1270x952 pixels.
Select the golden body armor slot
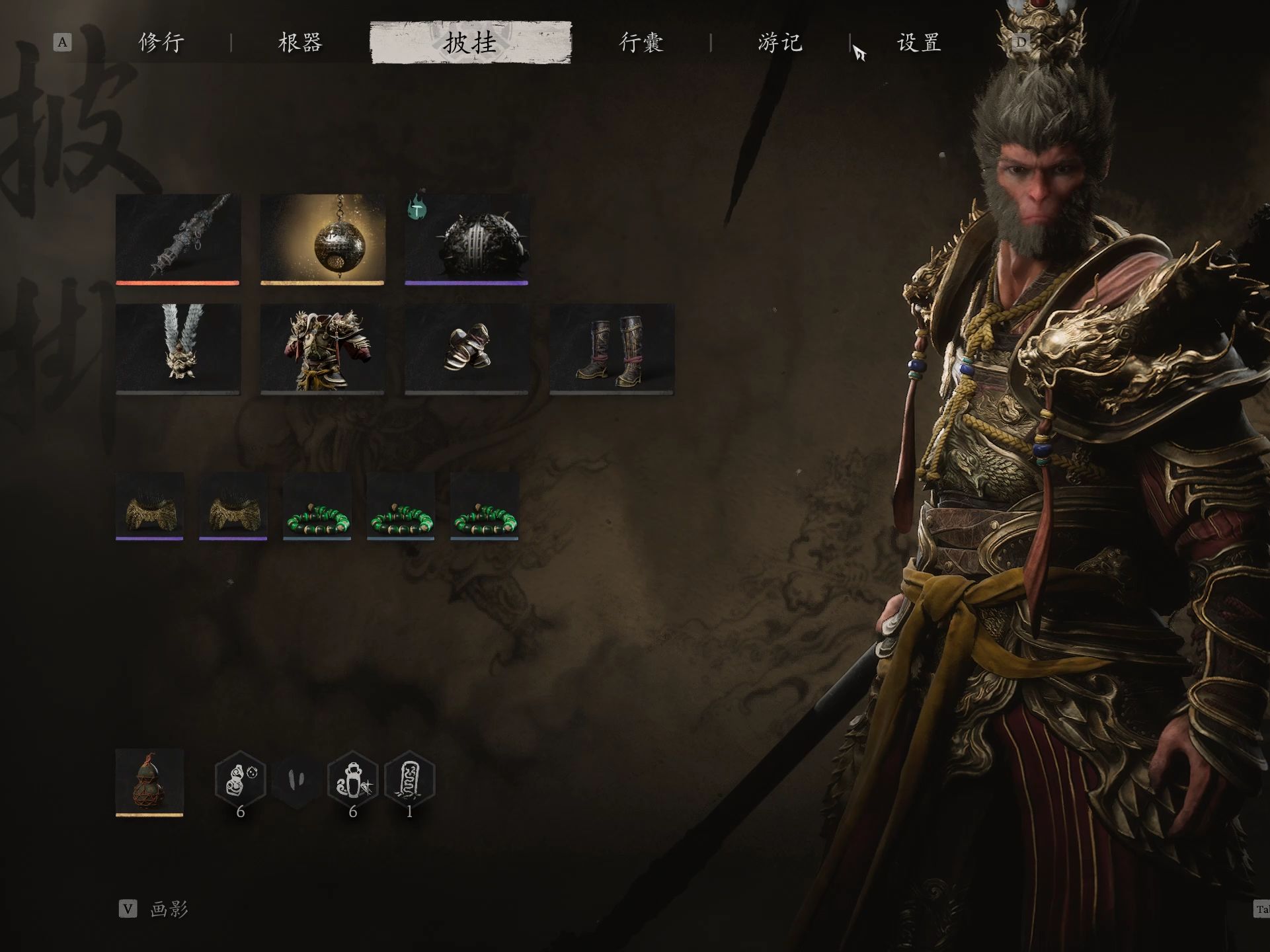[x=323, y=348]
